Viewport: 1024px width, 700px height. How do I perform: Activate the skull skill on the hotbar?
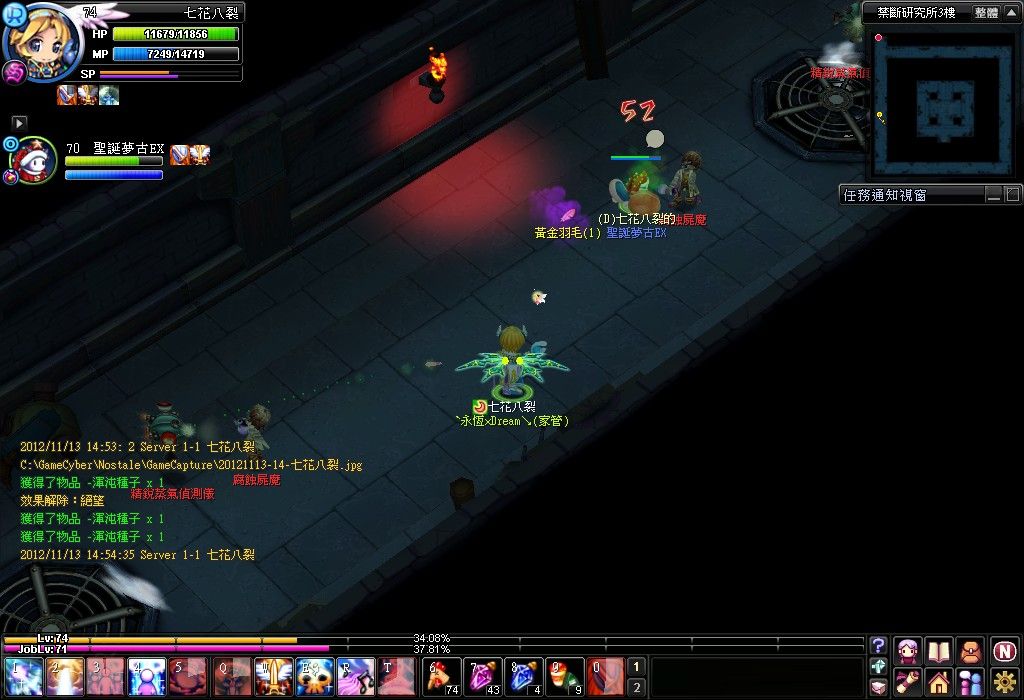point(313,676)
